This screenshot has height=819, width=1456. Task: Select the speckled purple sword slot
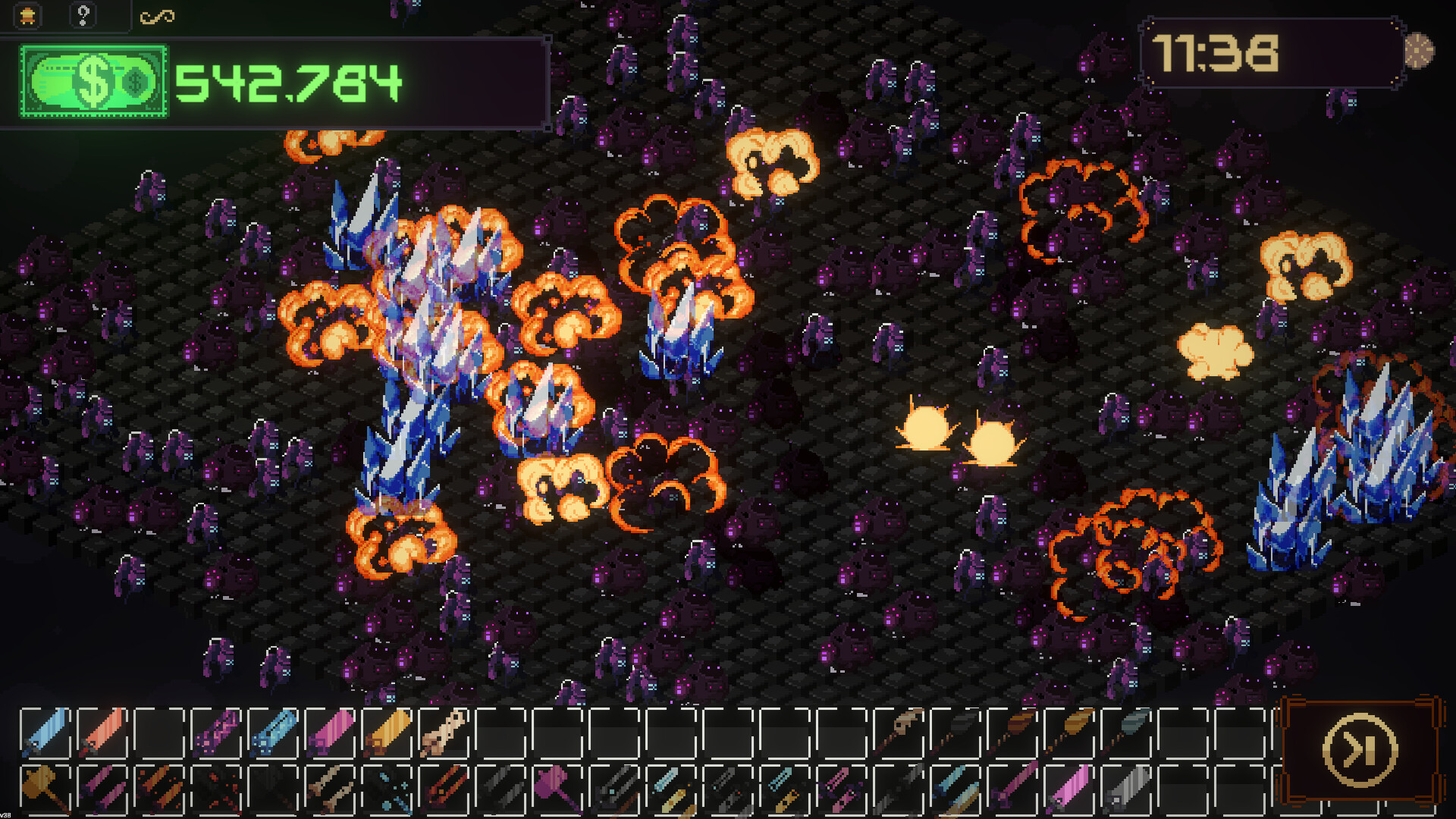[216, 733]
